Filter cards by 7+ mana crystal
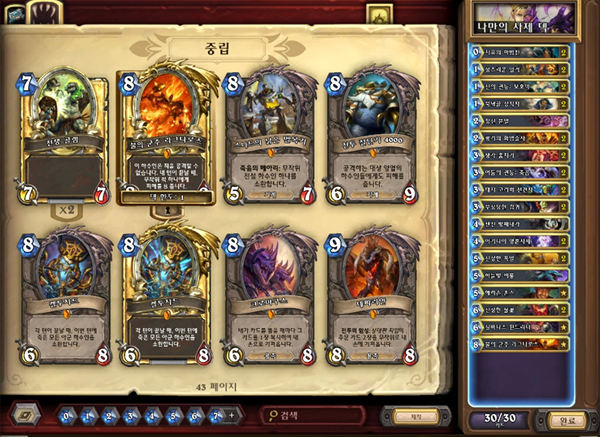 pos(218,414)
